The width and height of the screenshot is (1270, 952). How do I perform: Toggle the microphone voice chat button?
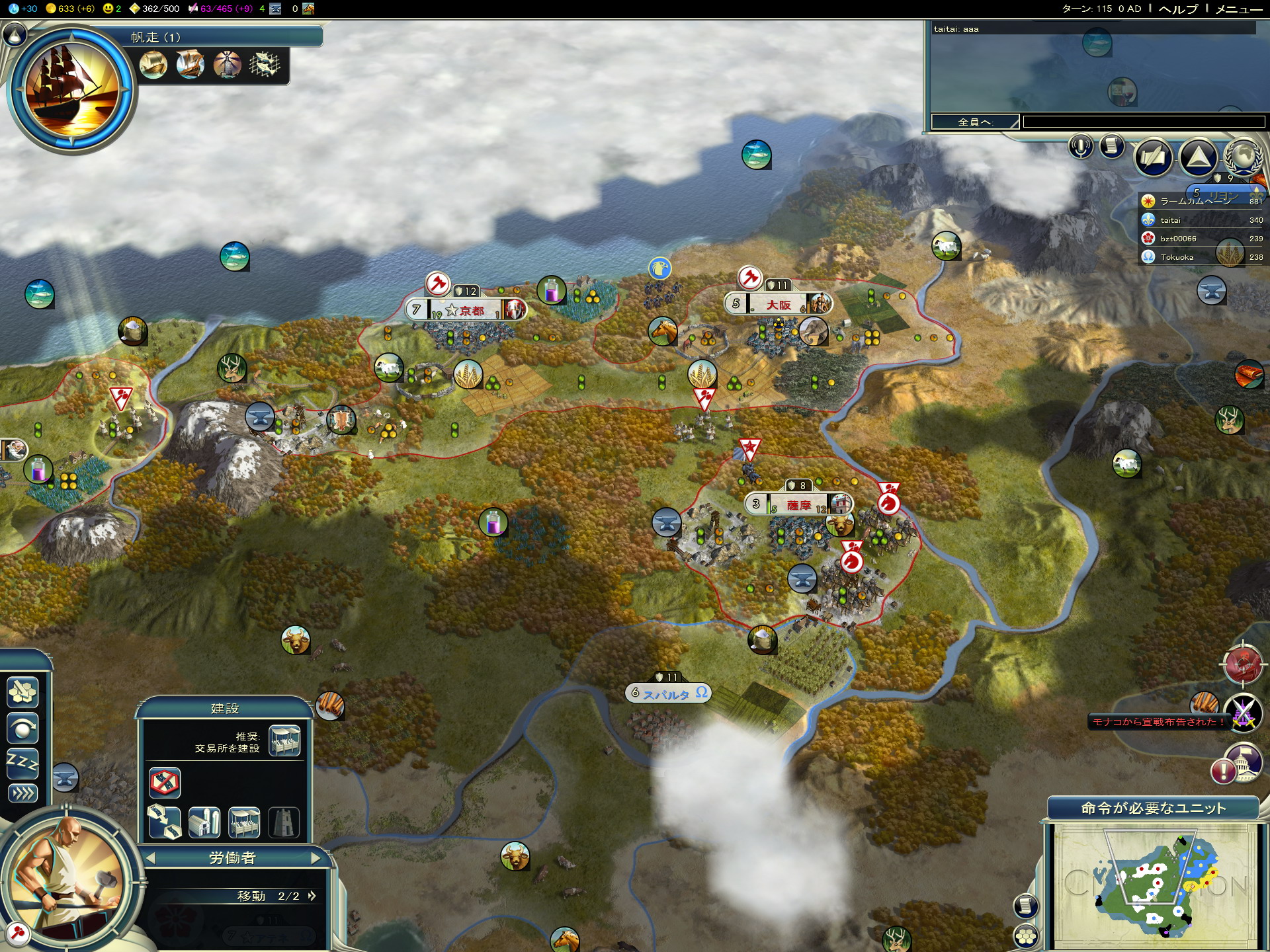pyautogui.click(x=1081, y=146)
